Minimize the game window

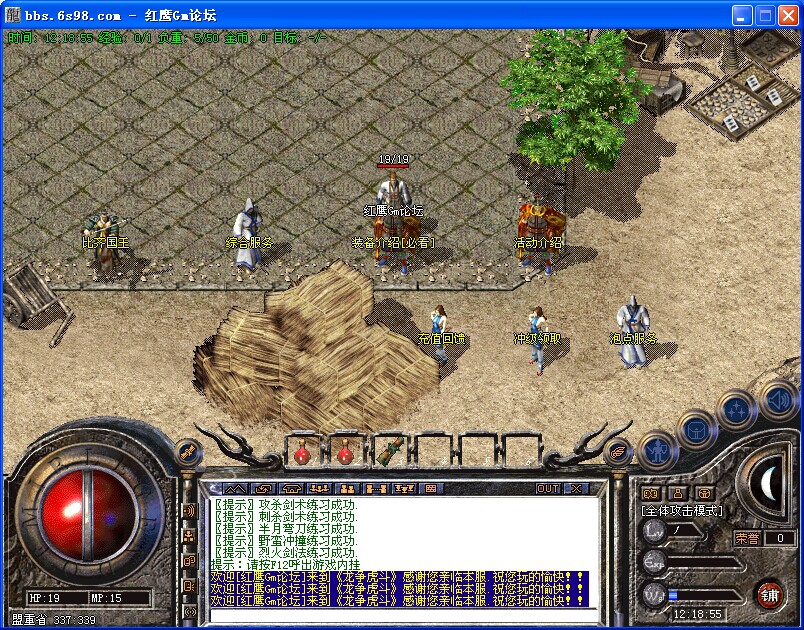click(x=741, y=15)
